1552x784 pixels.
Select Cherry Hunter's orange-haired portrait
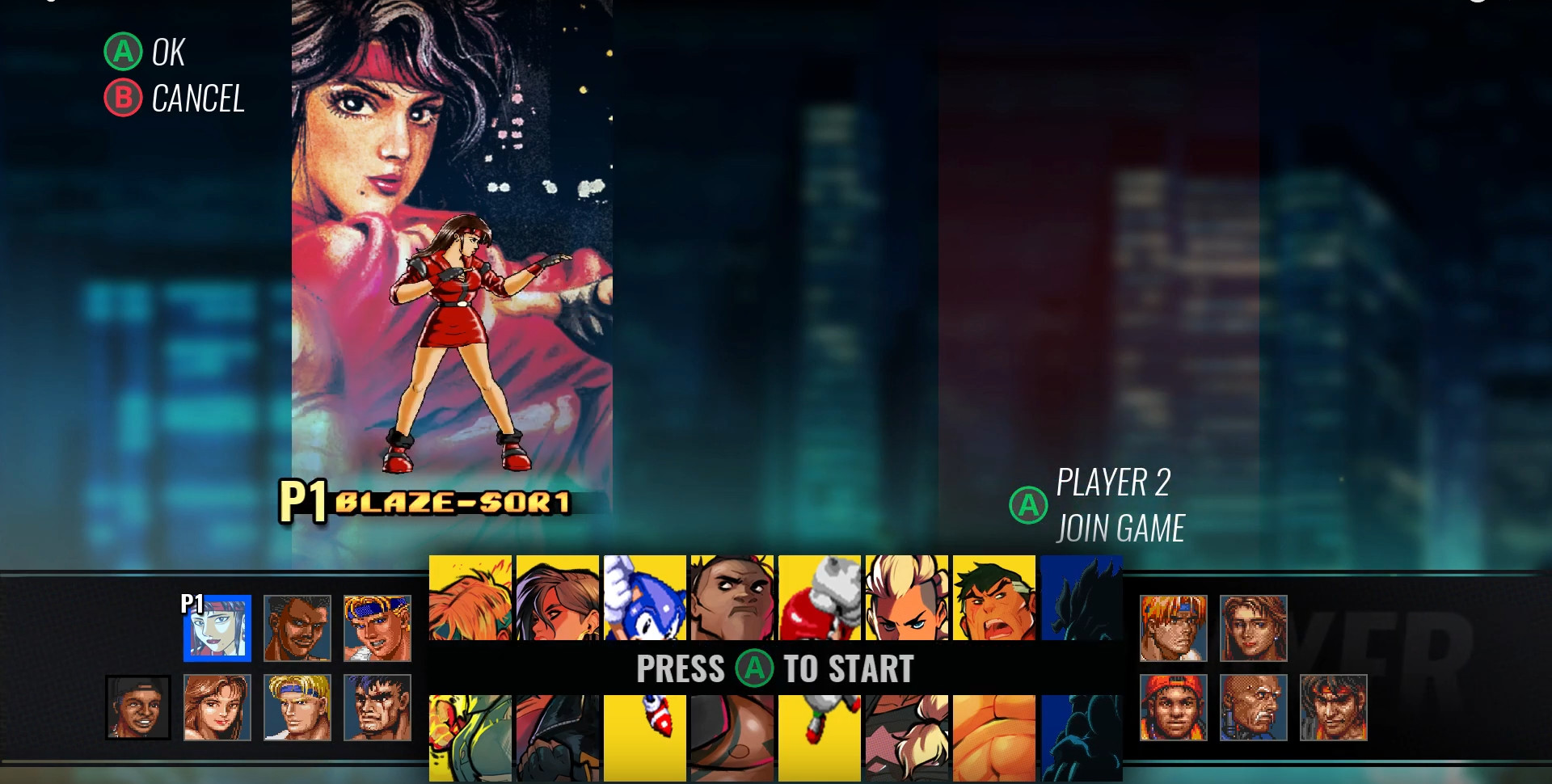point(470,596)
